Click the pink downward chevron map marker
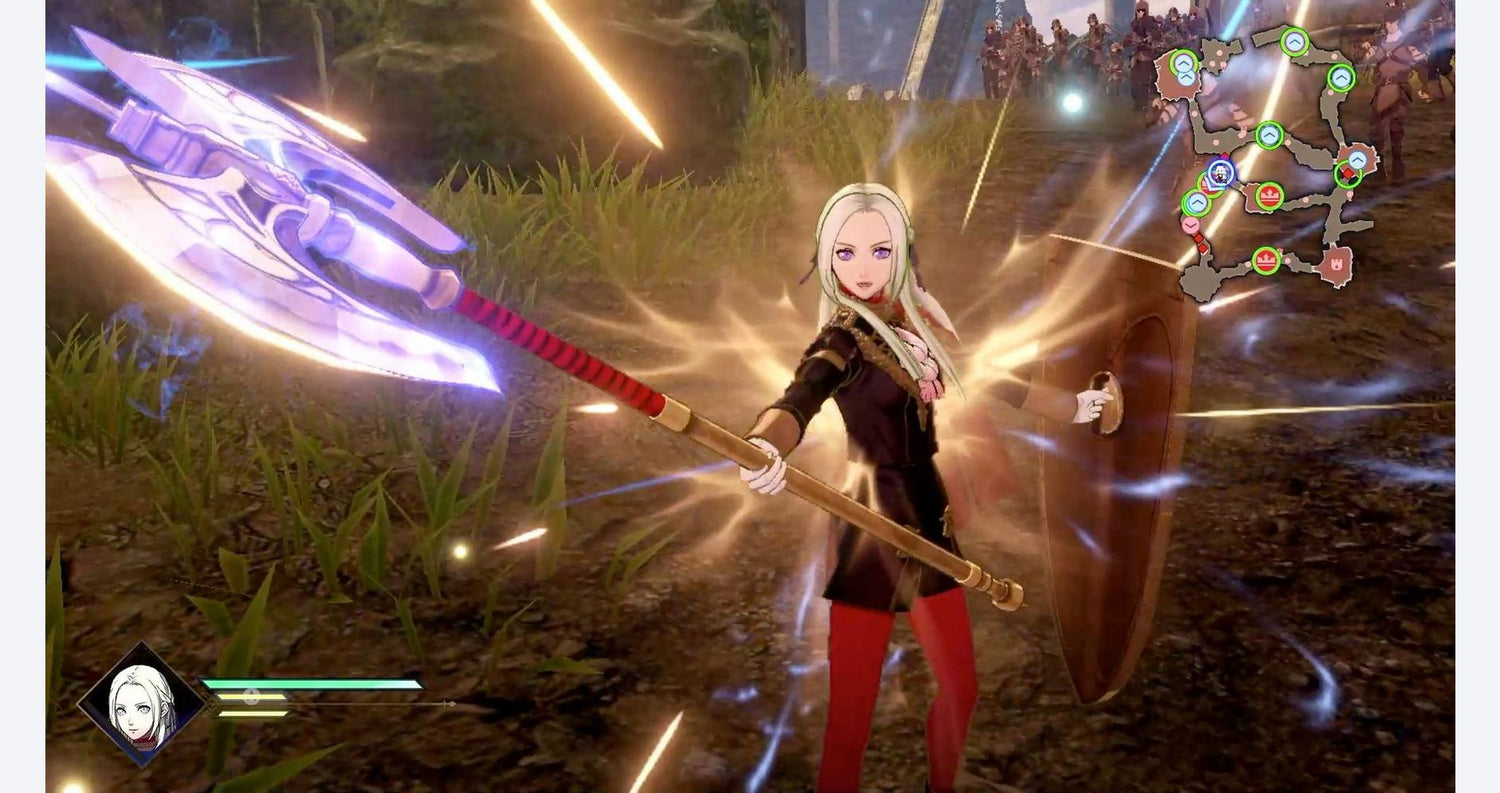Viewport: 1500px width, 793px height. click(1190, 225)
